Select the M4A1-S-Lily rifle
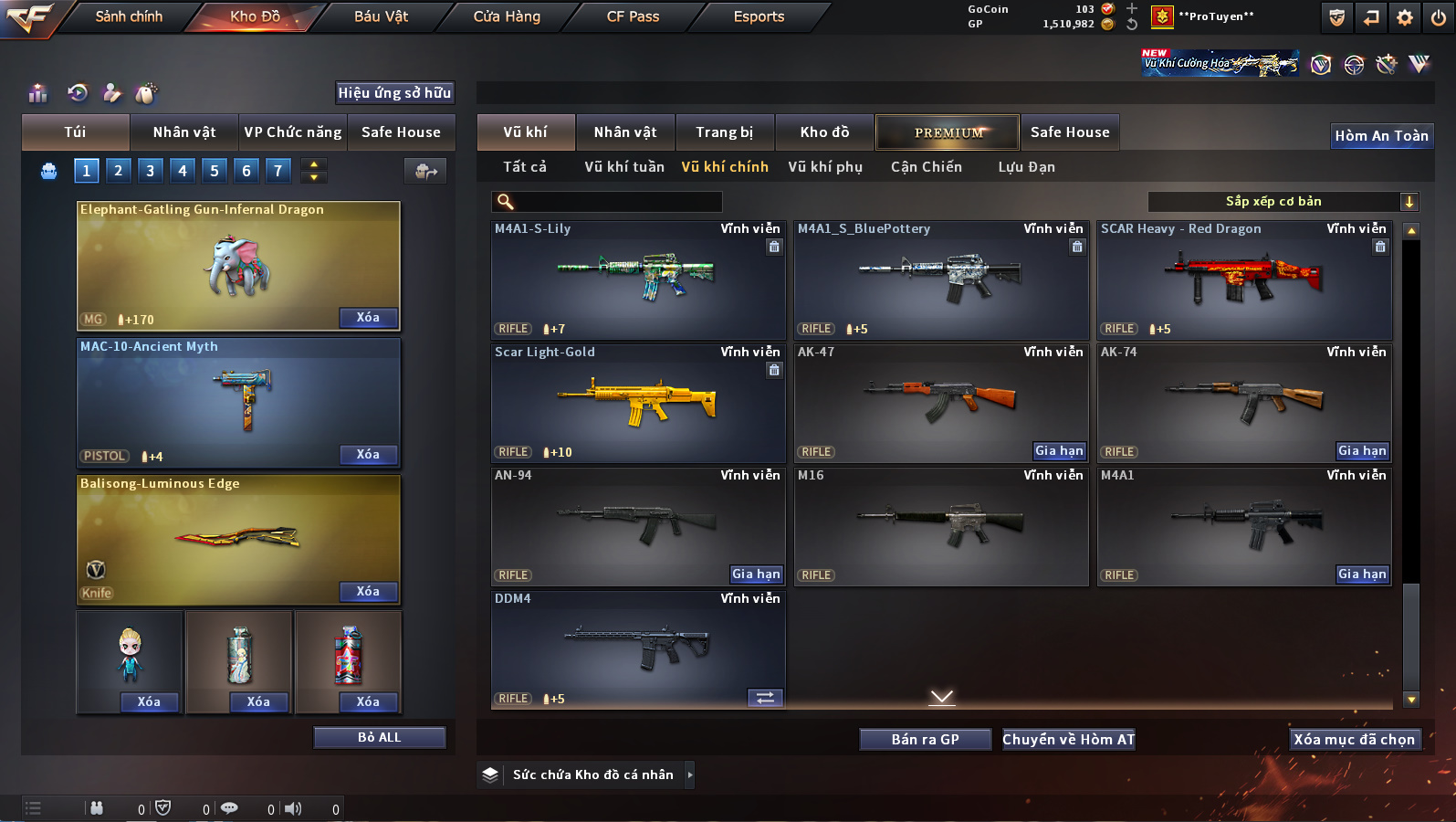 point(637,279)
